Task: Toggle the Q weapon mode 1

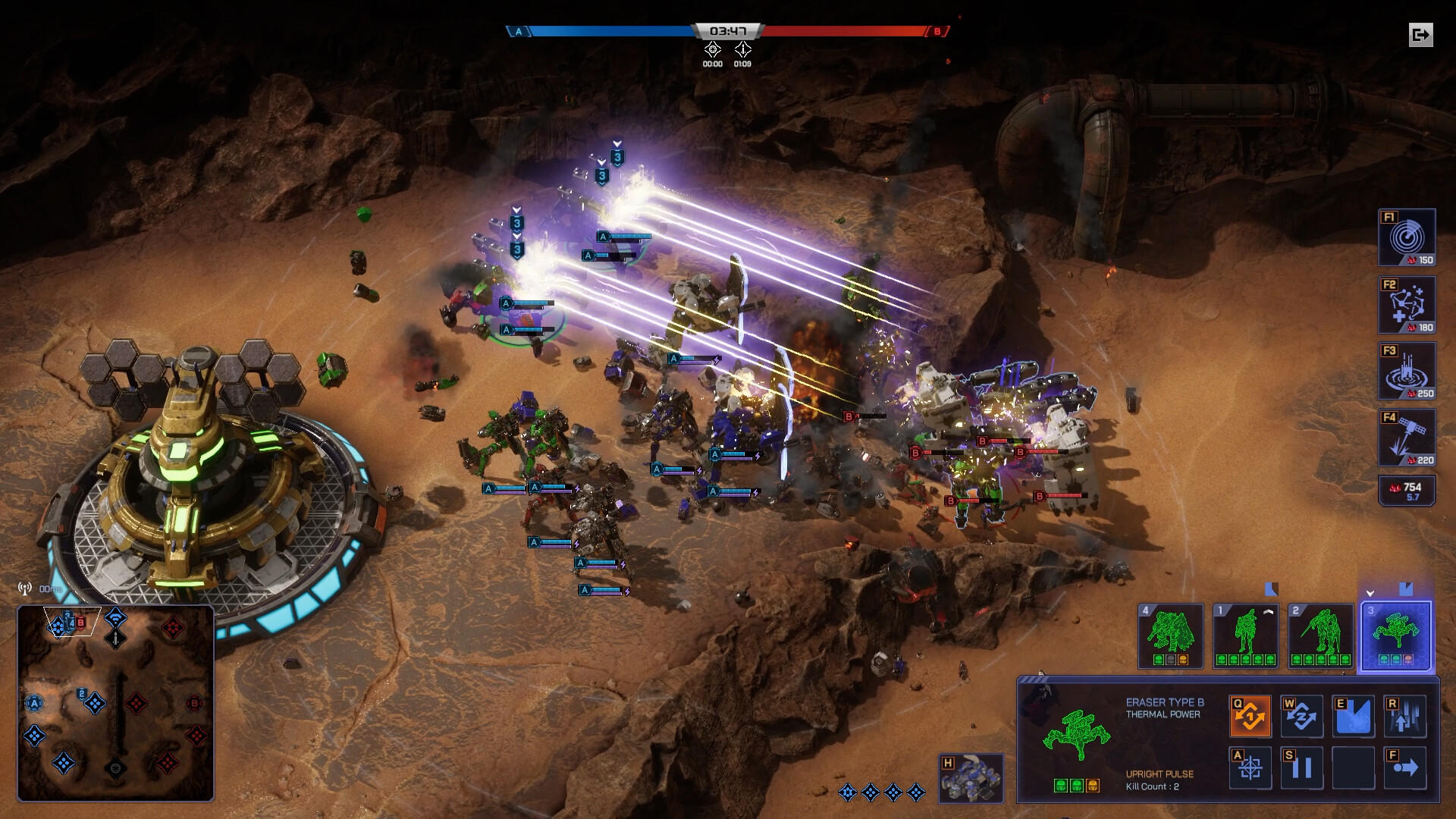Action: [x=1250, y=715]
